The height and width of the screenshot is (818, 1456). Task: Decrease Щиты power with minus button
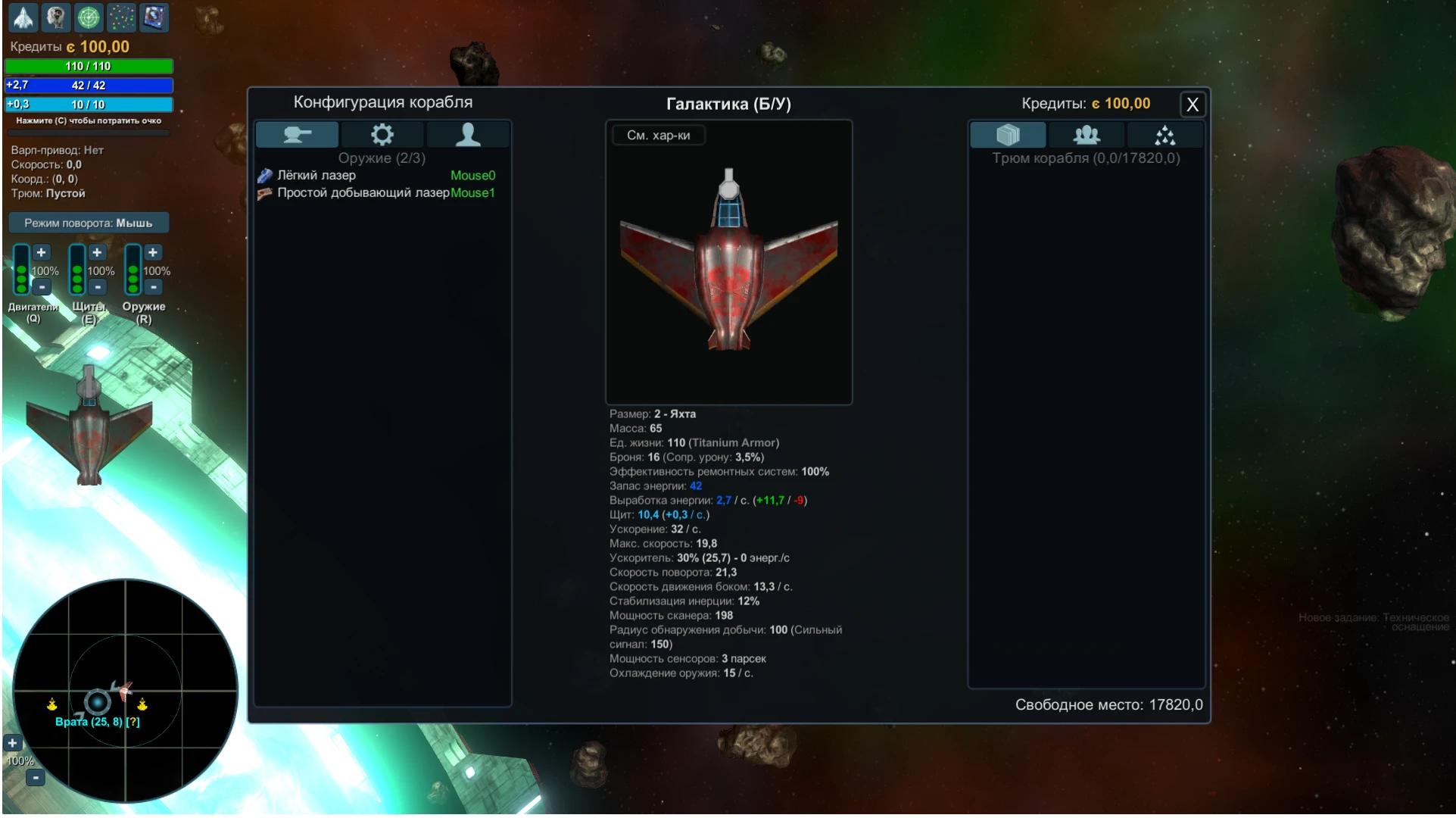[x=97, y=287]
